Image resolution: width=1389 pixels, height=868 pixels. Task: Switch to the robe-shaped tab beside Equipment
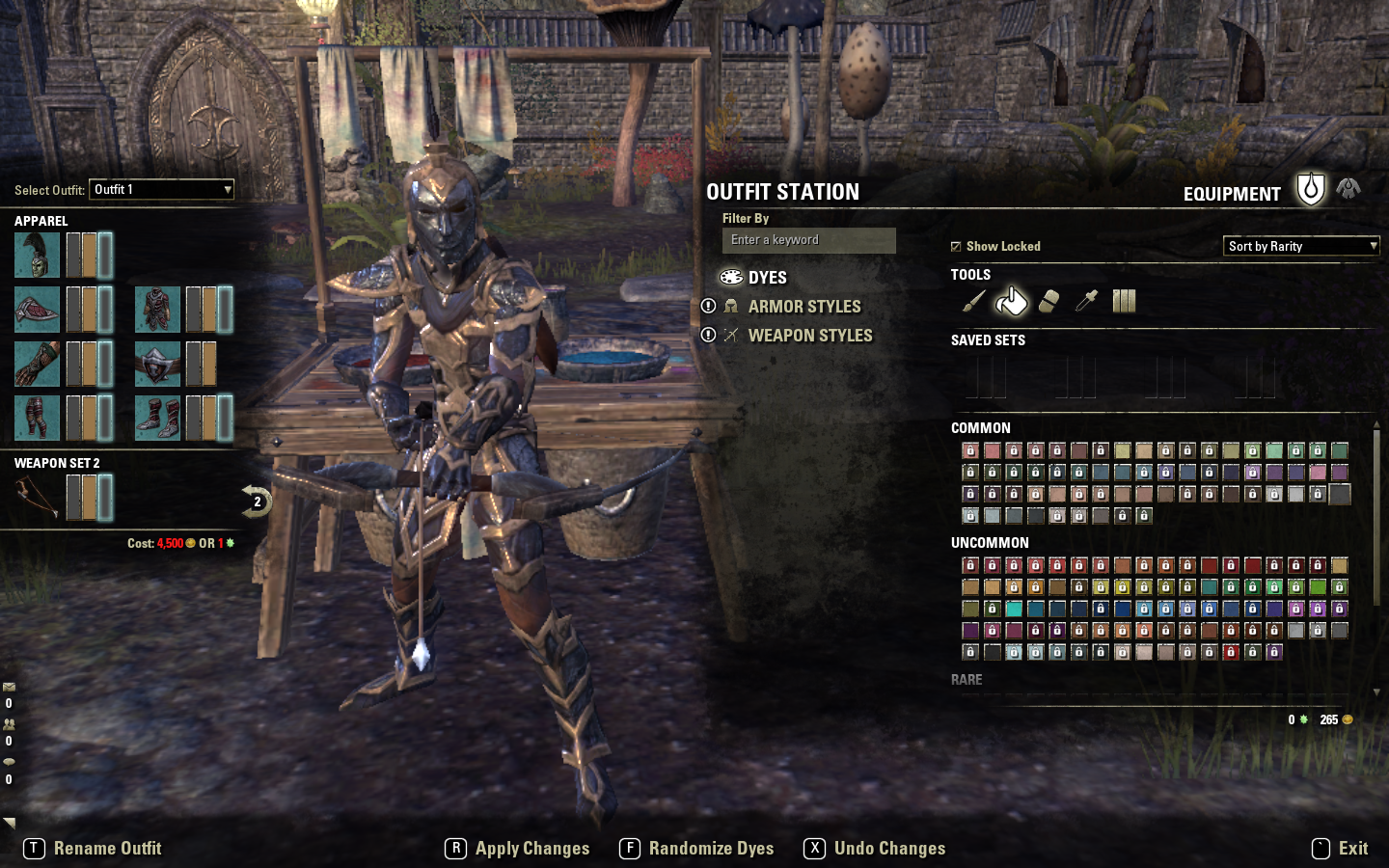(x=1348, y=189)
